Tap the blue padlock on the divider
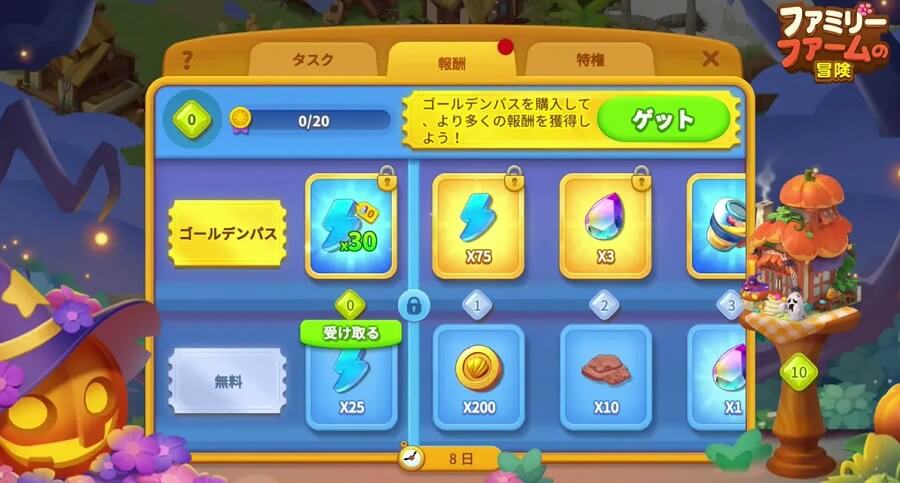The image size is (900, 483). pos(411,304)
